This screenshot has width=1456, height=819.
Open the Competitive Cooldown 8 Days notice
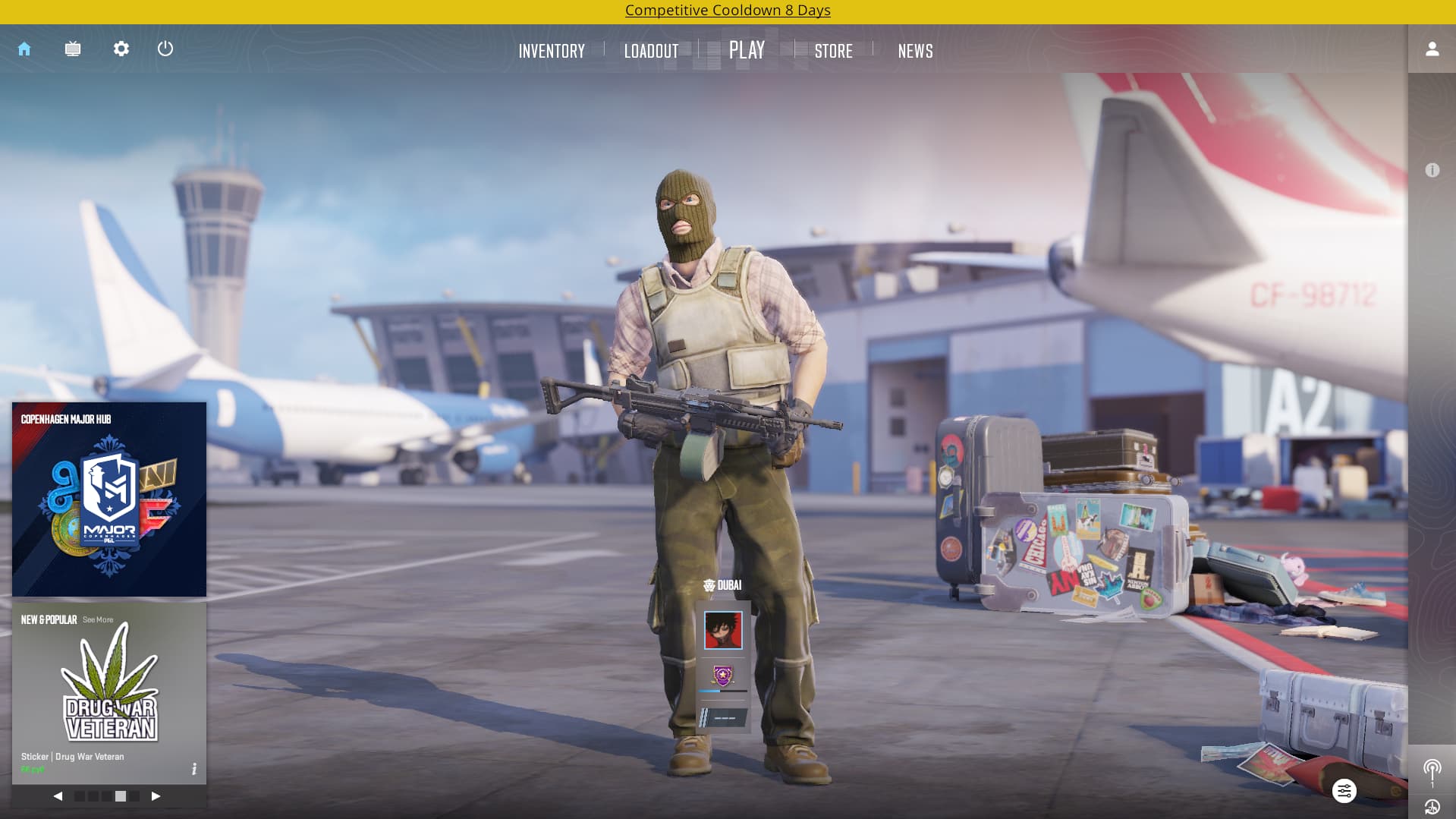(x=728, y=11)
